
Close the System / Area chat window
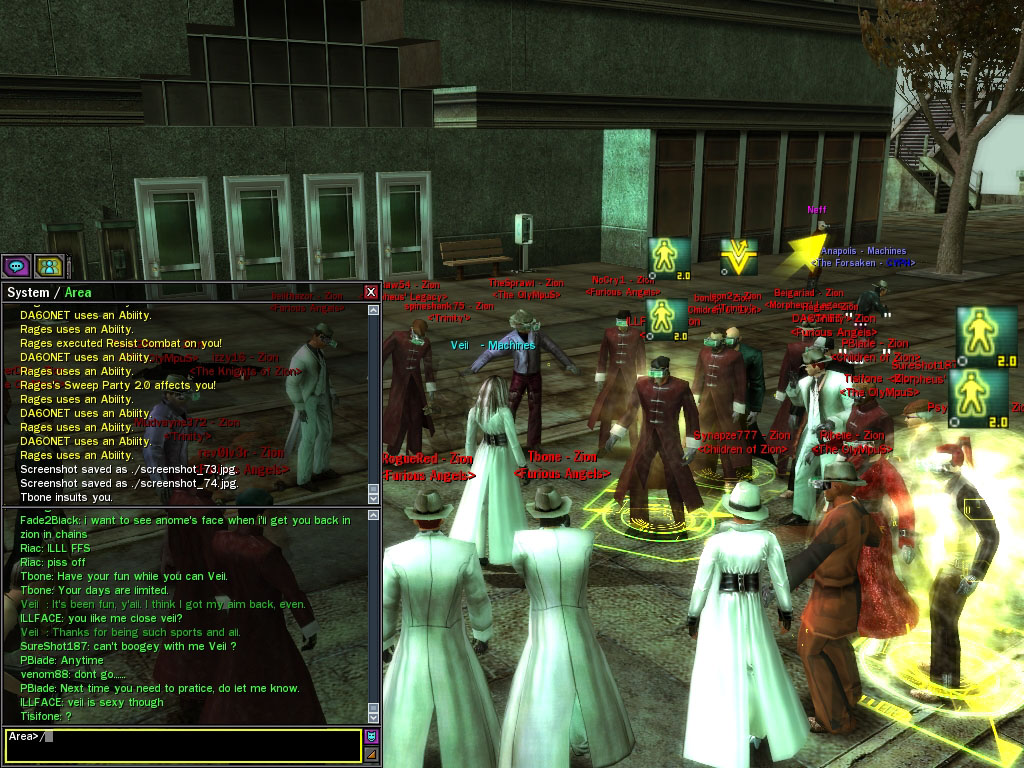tap(371, 292)
